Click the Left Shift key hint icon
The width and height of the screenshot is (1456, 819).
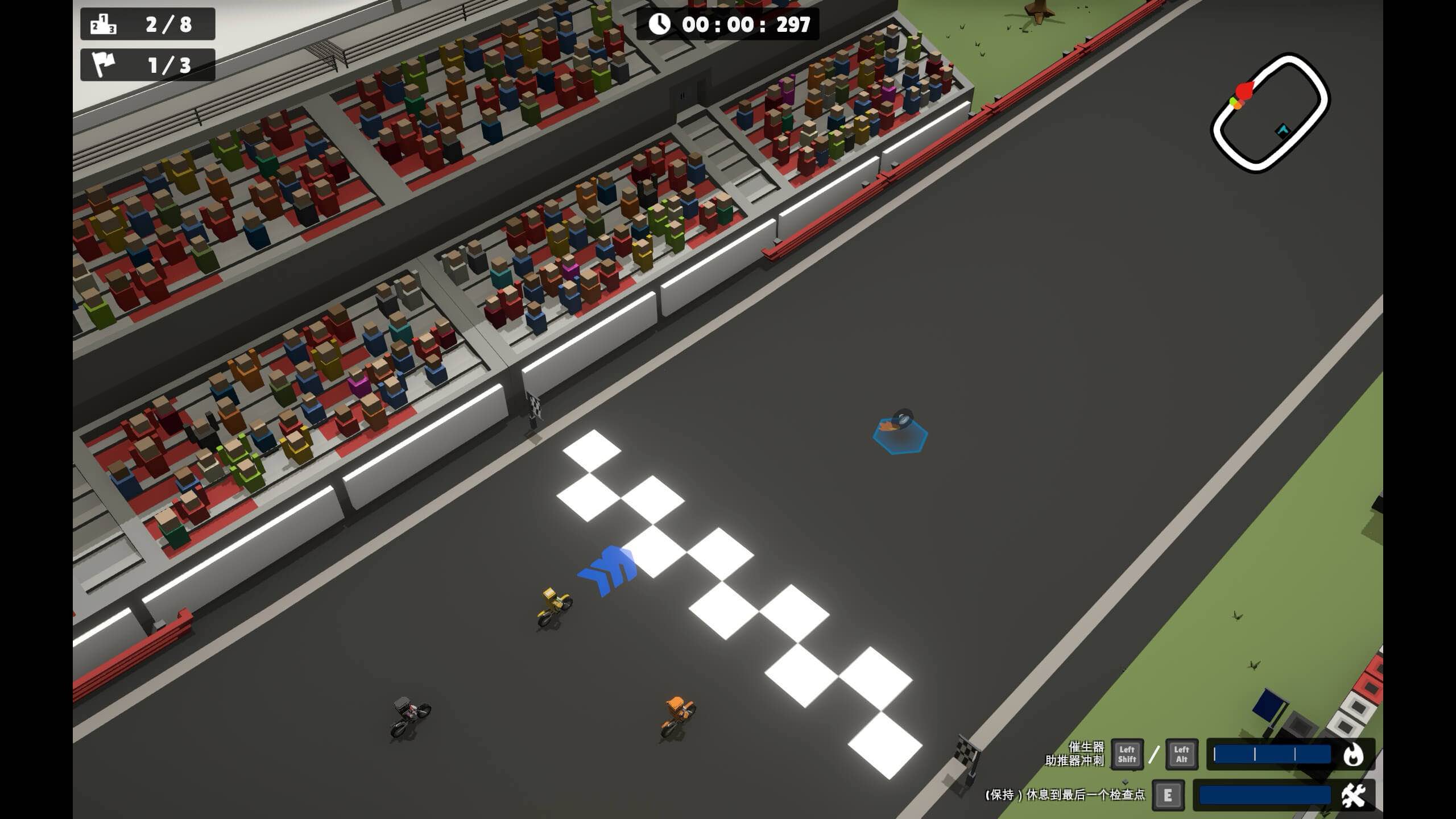pyautogui.click(x=1127, y=755)
